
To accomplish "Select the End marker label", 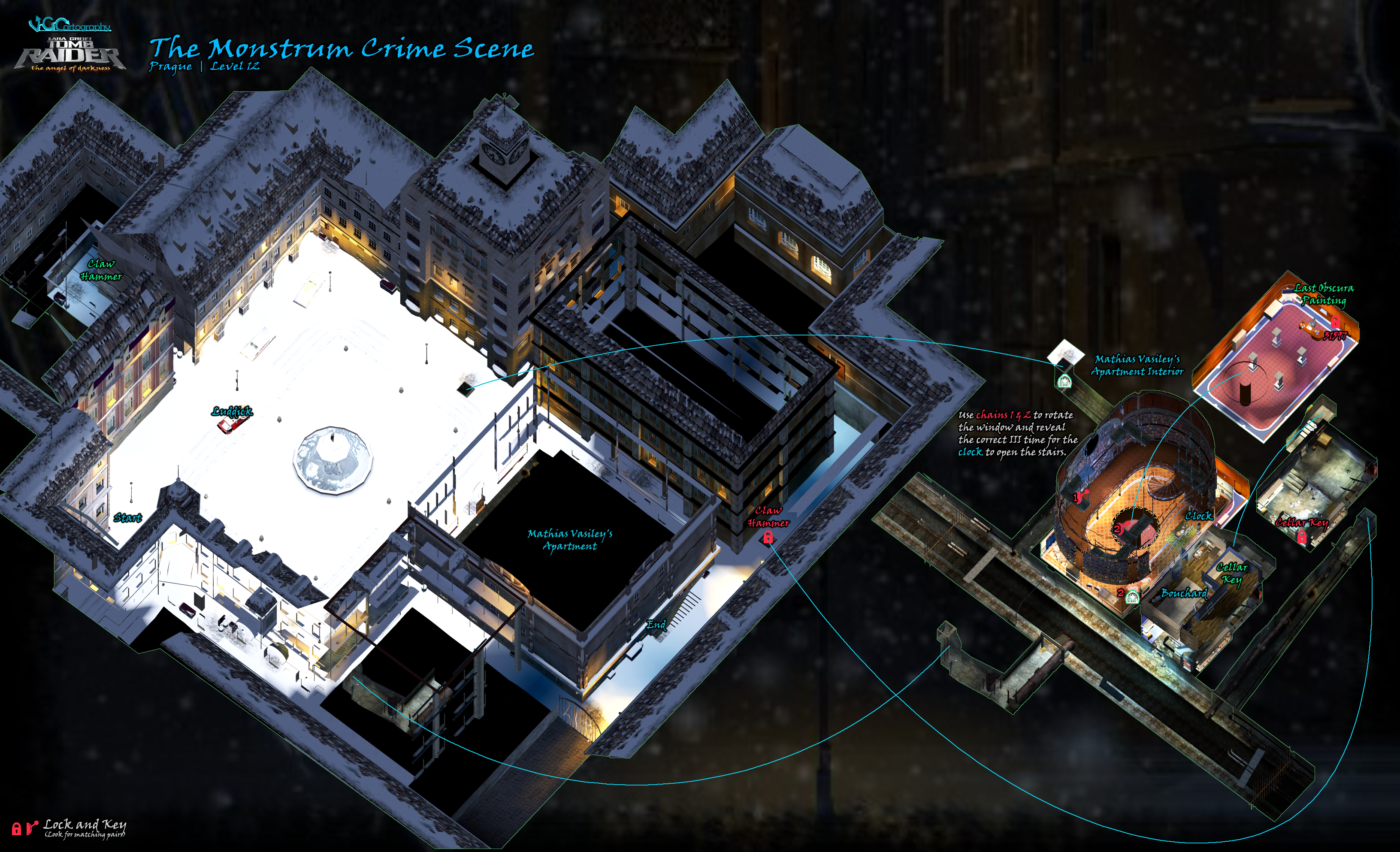I will coord(656,625).
